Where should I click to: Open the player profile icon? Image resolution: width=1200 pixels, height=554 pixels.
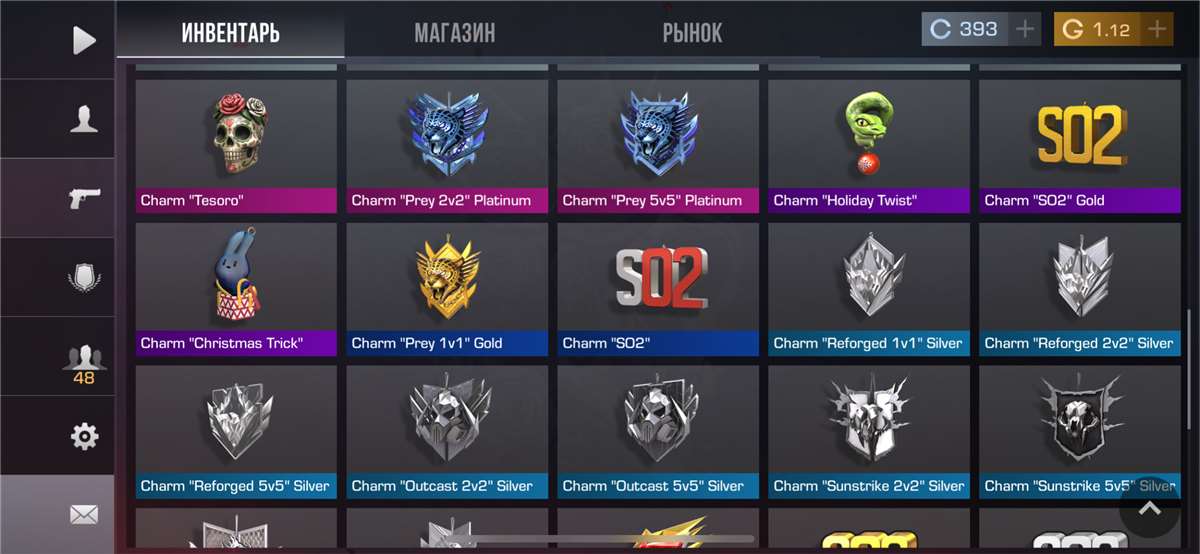pos(84,120)
